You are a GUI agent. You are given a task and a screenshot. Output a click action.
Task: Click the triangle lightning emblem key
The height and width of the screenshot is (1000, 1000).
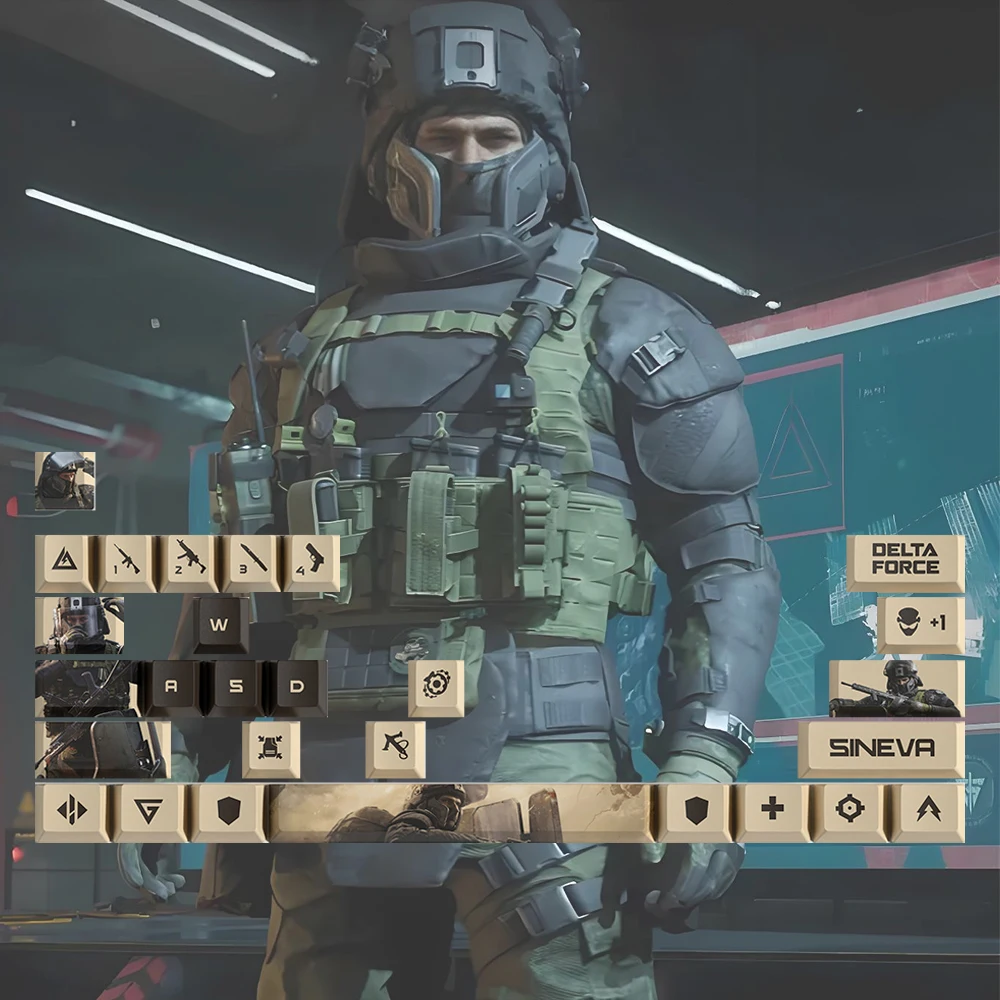(65, 563)
